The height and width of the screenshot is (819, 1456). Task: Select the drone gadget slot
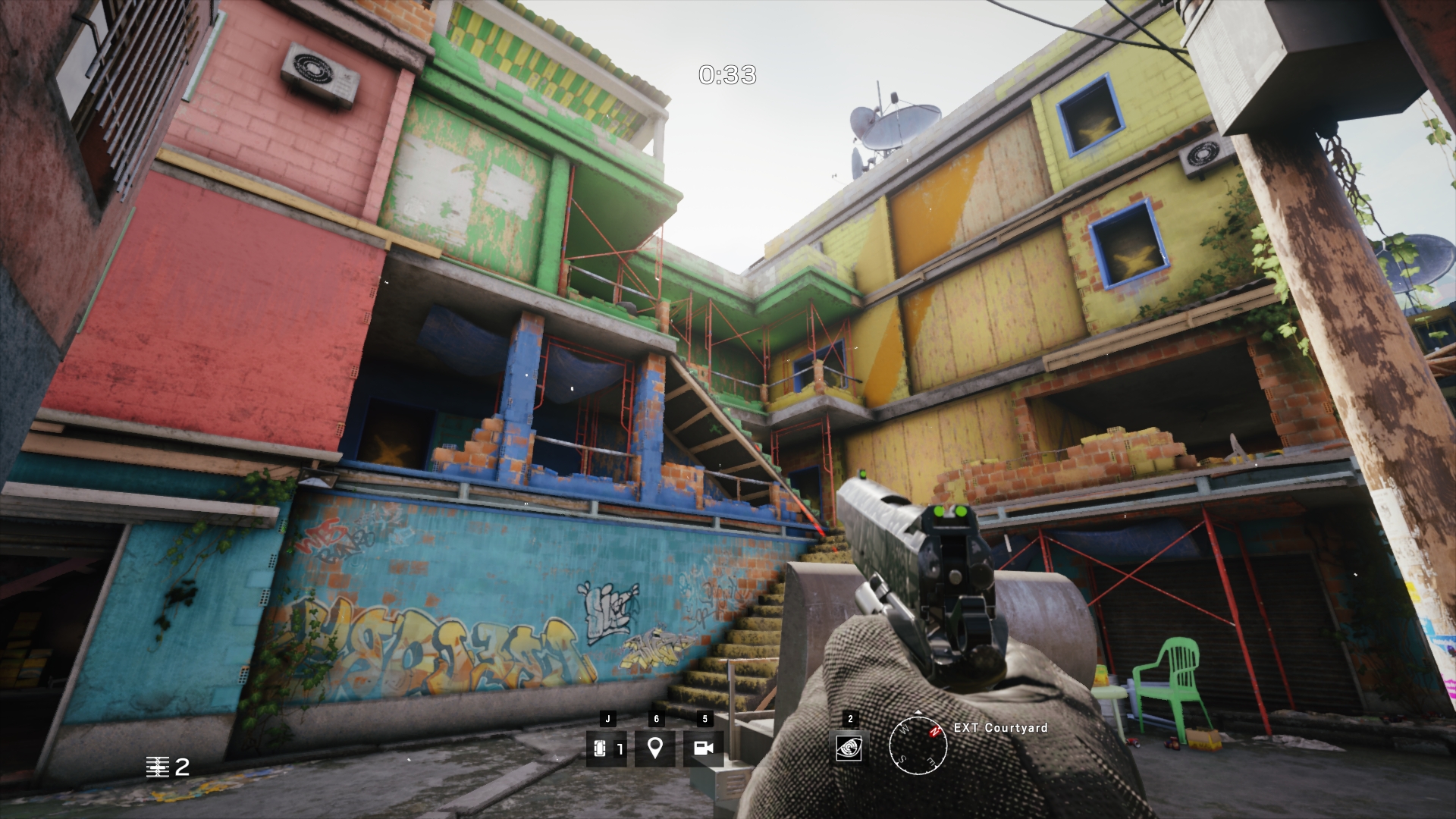click(x=606, y=748)
